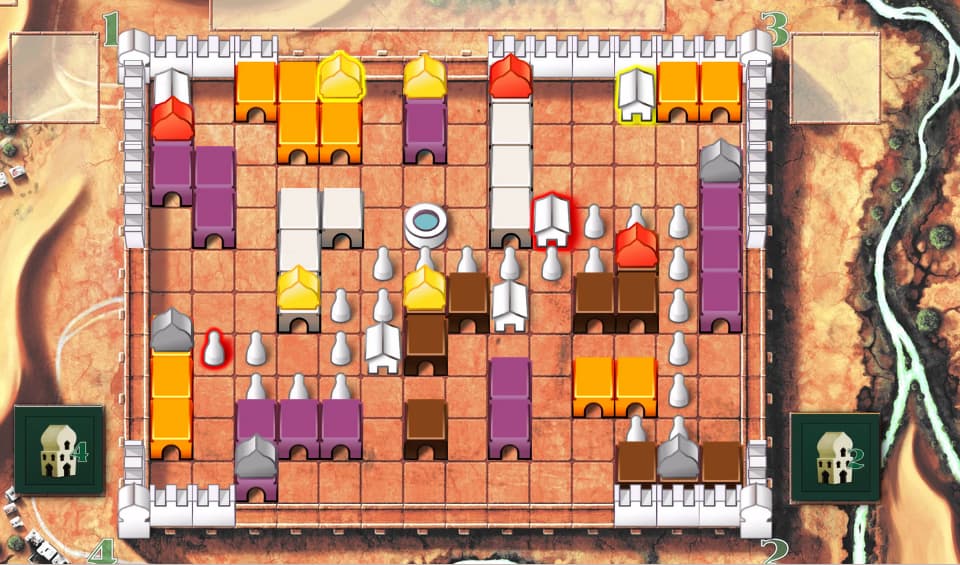Select the well tile in the board center
960x565 pixels.
point(426,221)
